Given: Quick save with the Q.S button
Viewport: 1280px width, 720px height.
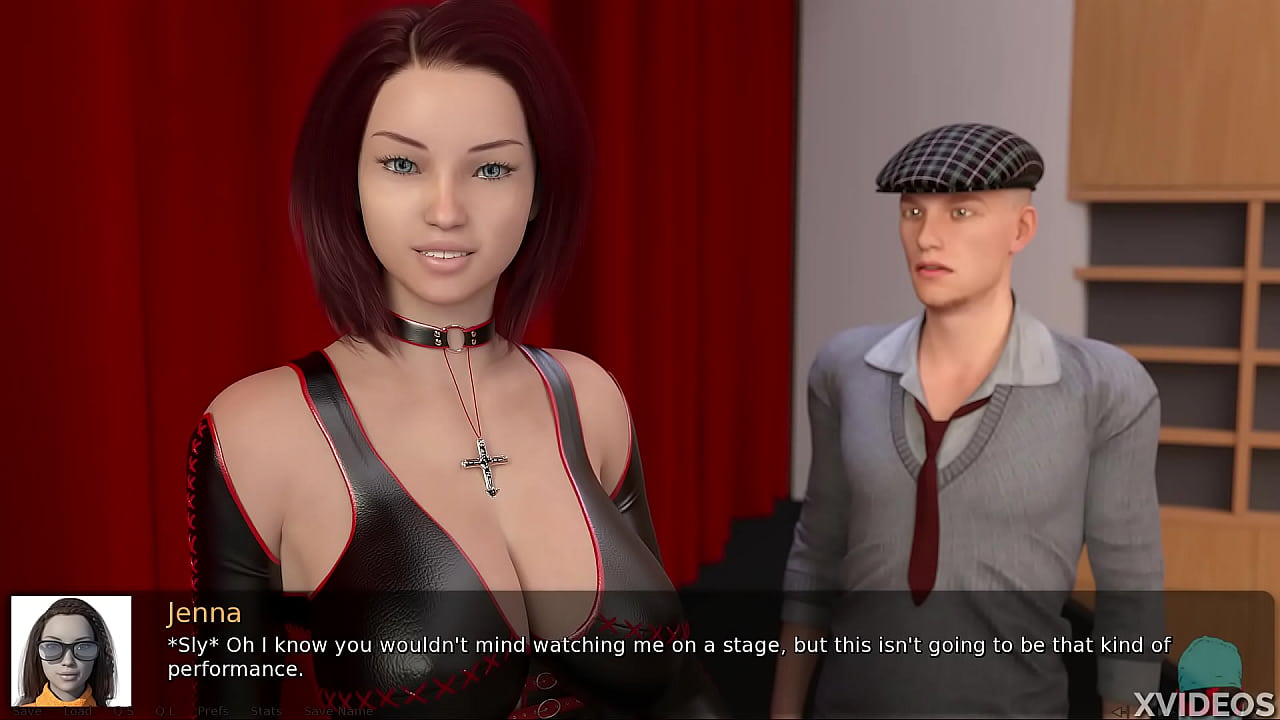Looking at the screenshot, I should click(123, 711).
